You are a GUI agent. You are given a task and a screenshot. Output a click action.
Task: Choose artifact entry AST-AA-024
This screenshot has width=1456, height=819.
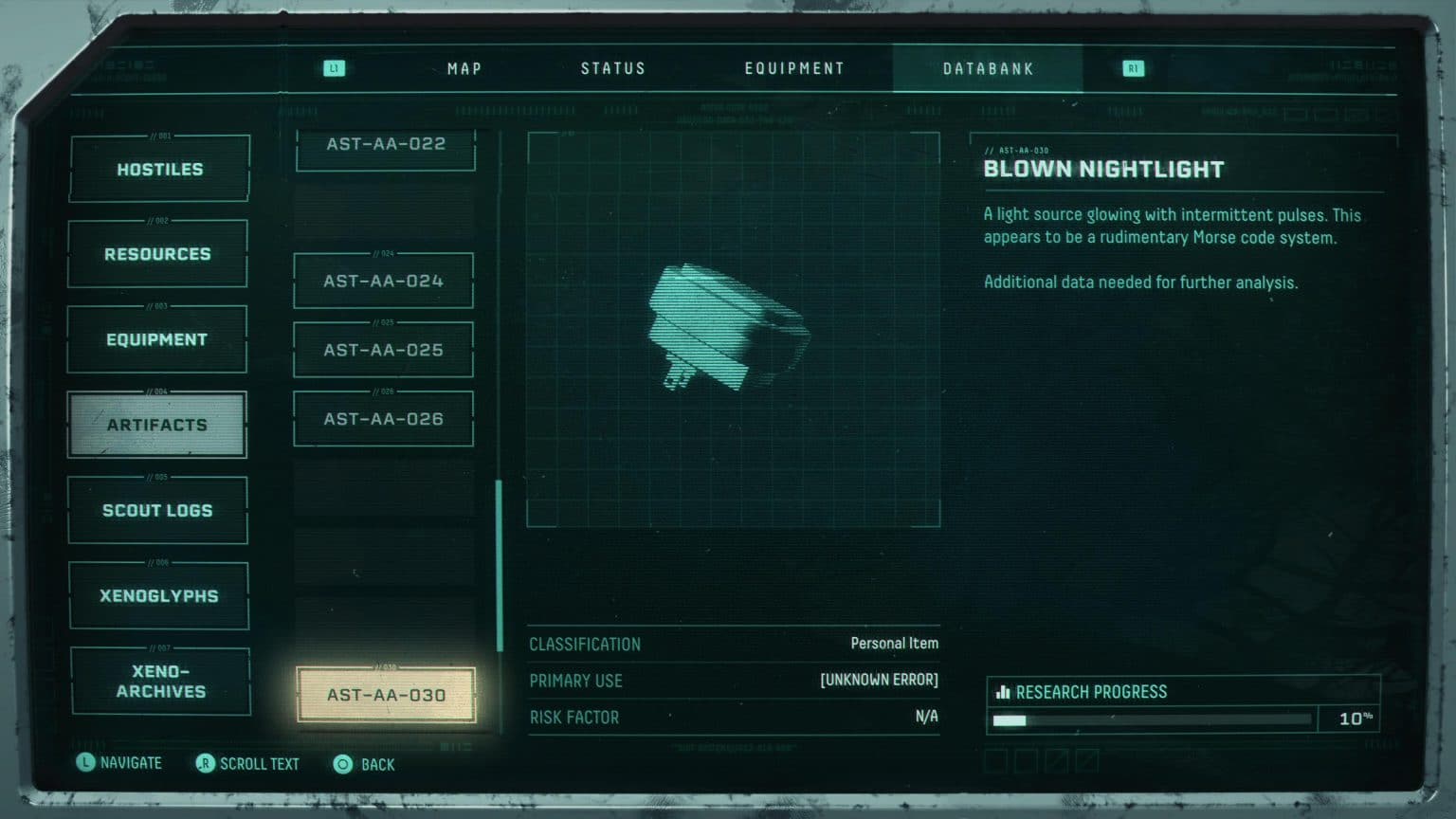click(383, 281)
